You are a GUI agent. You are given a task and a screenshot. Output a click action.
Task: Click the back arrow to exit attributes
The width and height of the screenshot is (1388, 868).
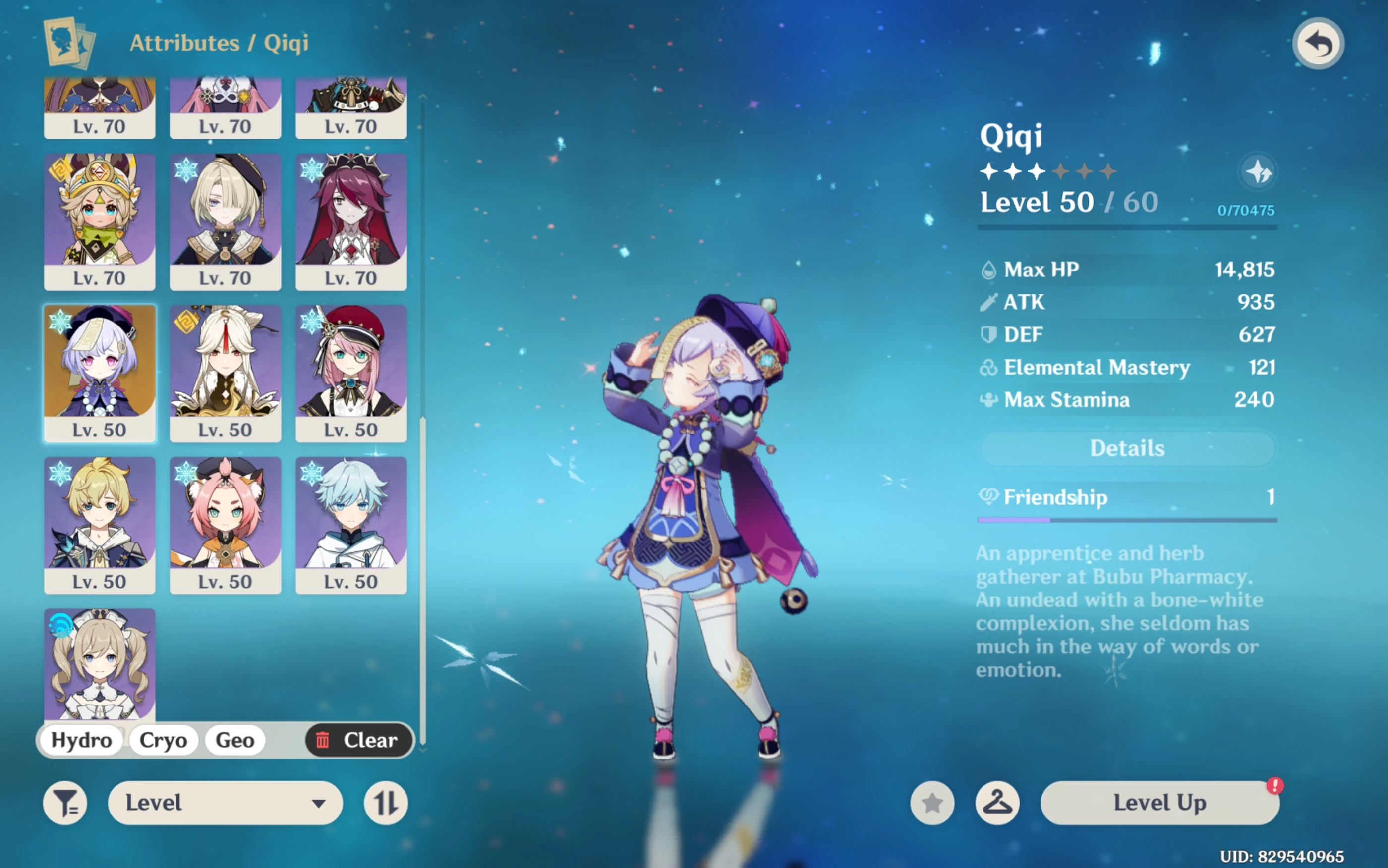(x=1318, y=42)
